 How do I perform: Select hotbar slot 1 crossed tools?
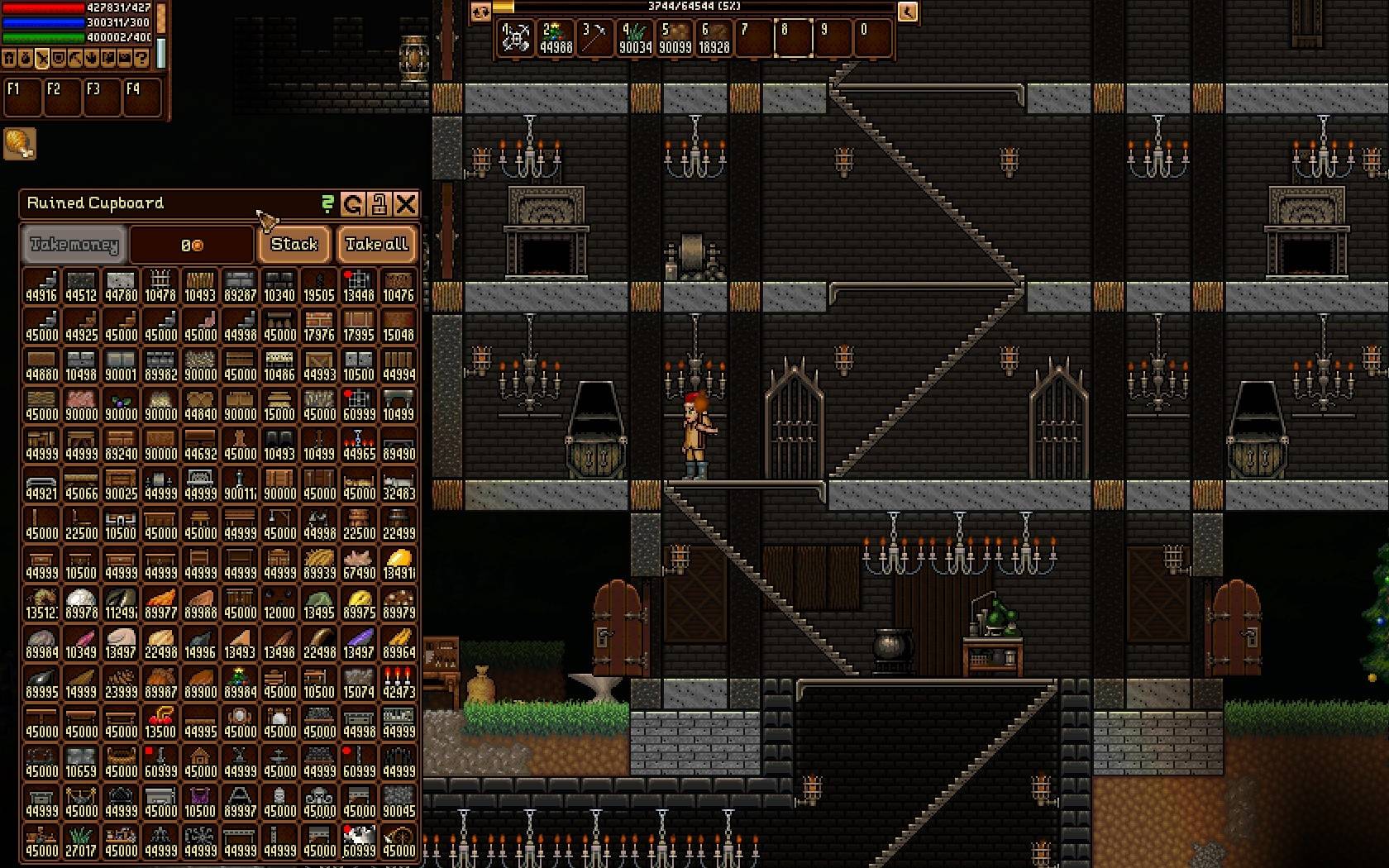coord(516,38)
